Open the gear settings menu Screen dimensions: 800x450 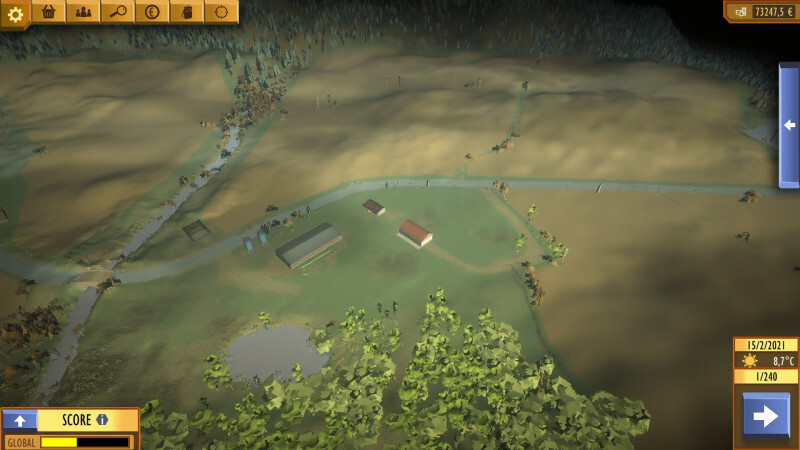15,14
